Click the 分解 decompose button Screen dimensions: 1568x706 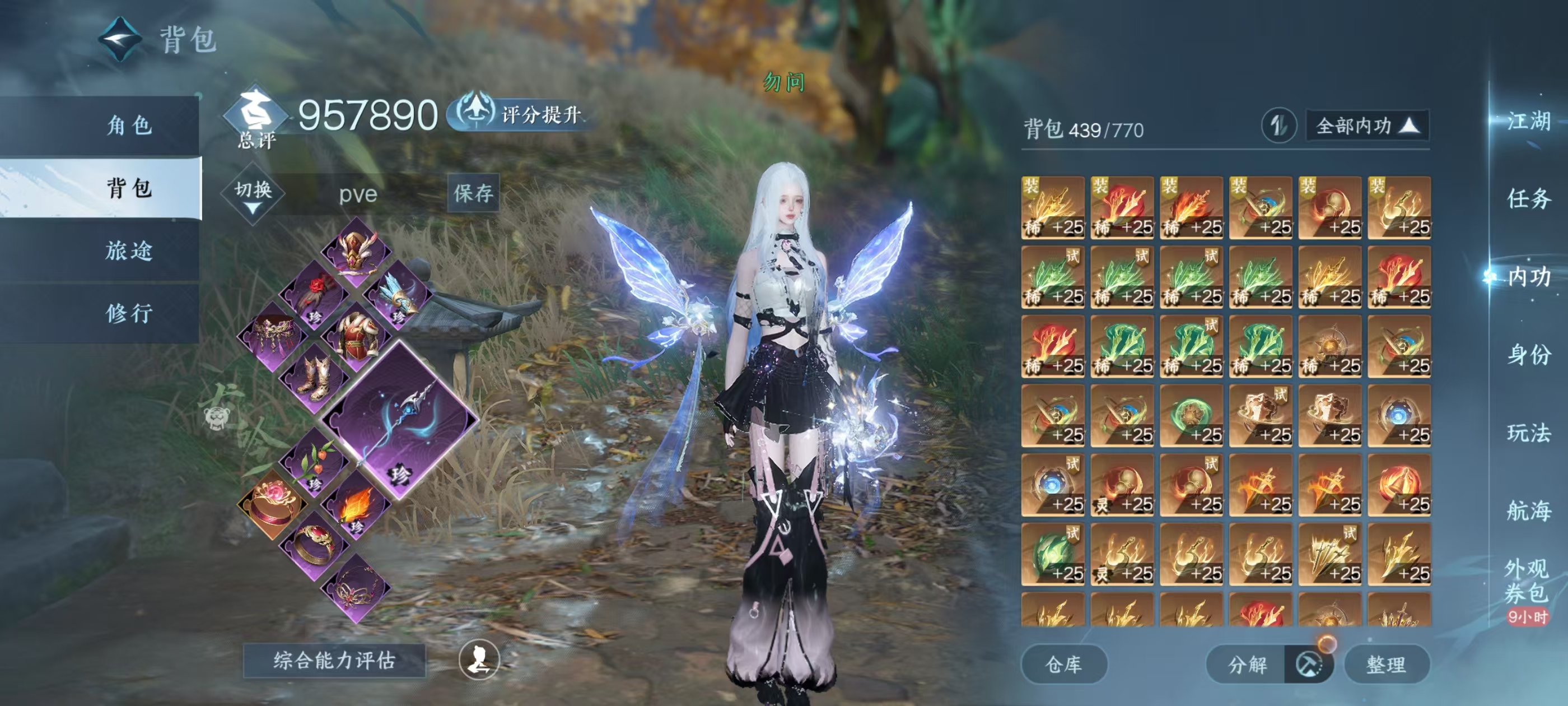1247,664
